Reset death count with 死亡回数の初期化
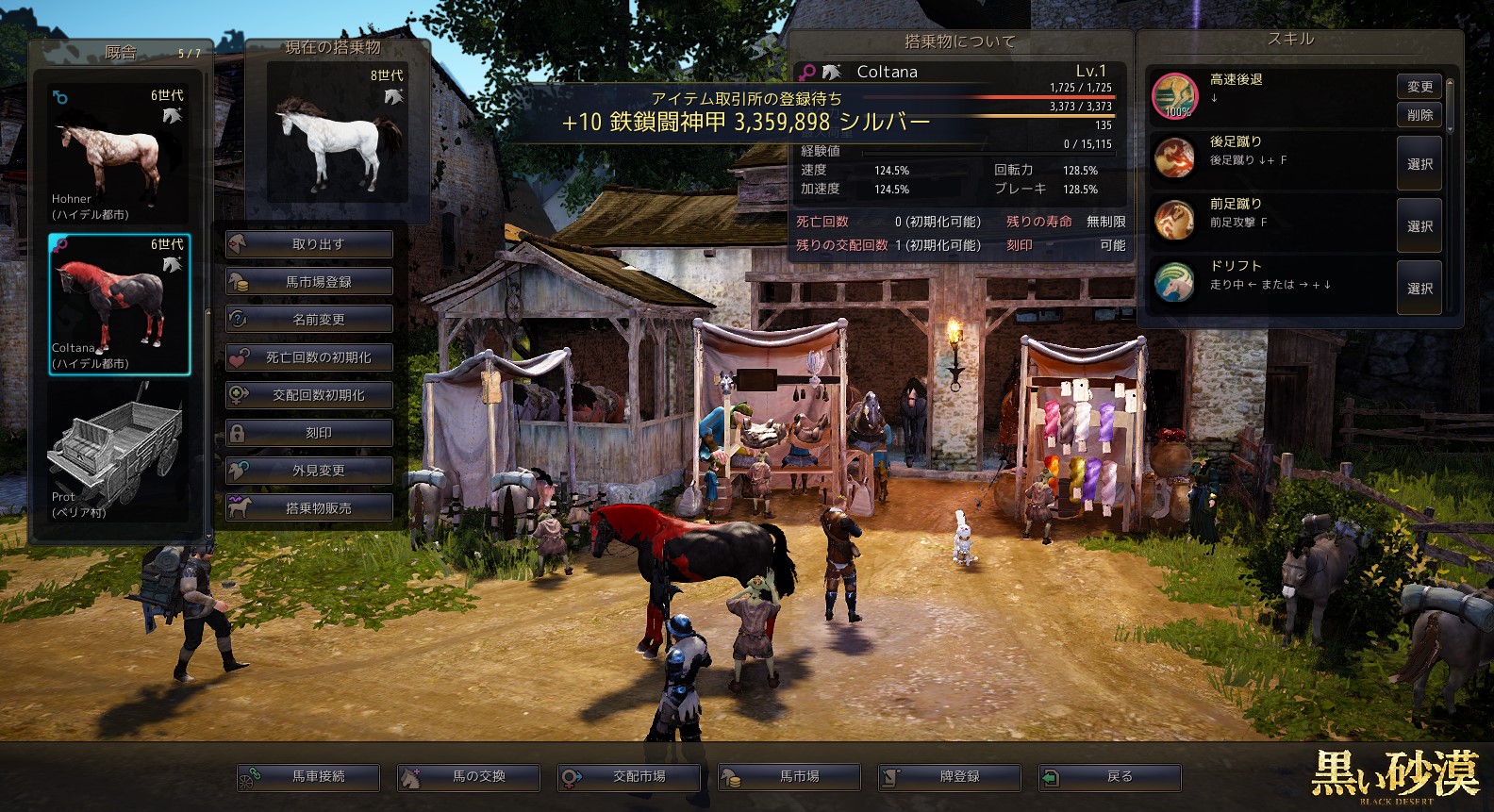This screenshot has width=1494, height=812. (309, 357)
